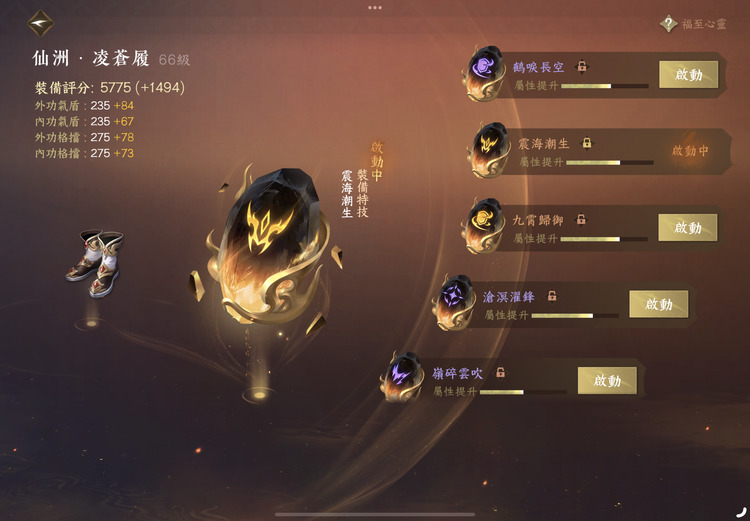
Task: Select the 滄溟灌鋒 skill stone icon
Action: click(x=455, y=302)
